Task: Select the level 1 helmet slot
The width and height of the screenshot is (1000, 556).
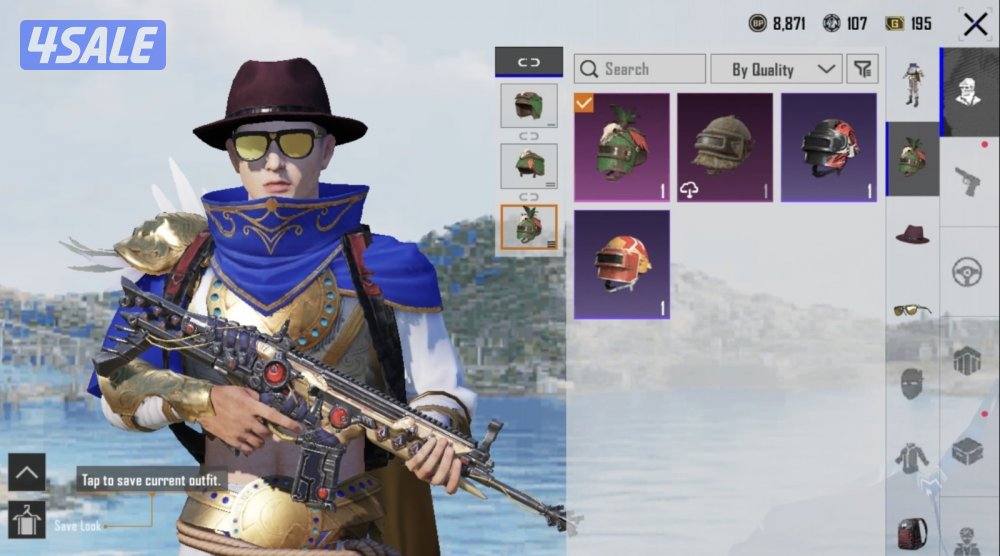Action: (x=529, y=106)
